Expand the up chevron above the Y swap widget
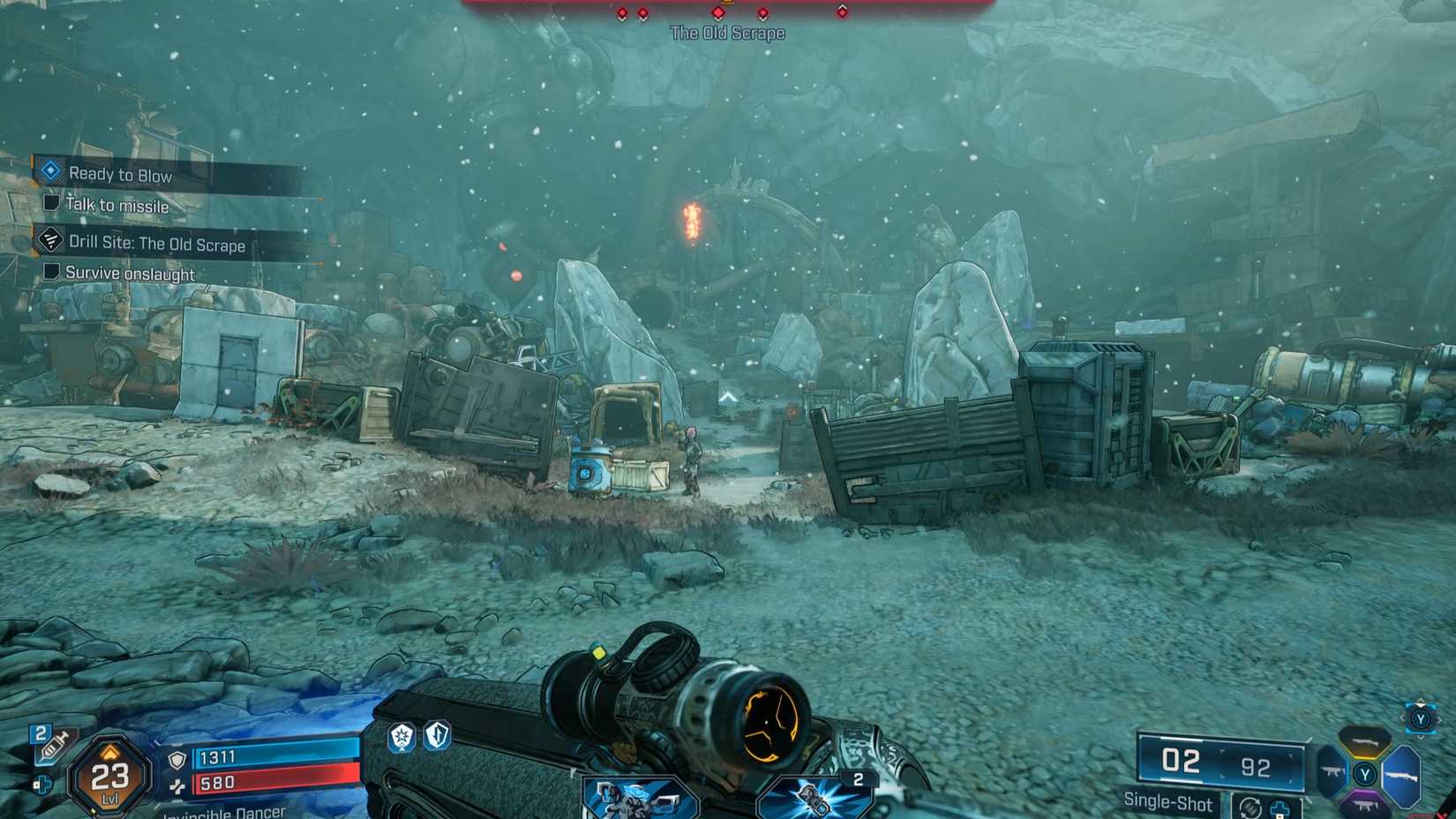 click(1420, 701)
